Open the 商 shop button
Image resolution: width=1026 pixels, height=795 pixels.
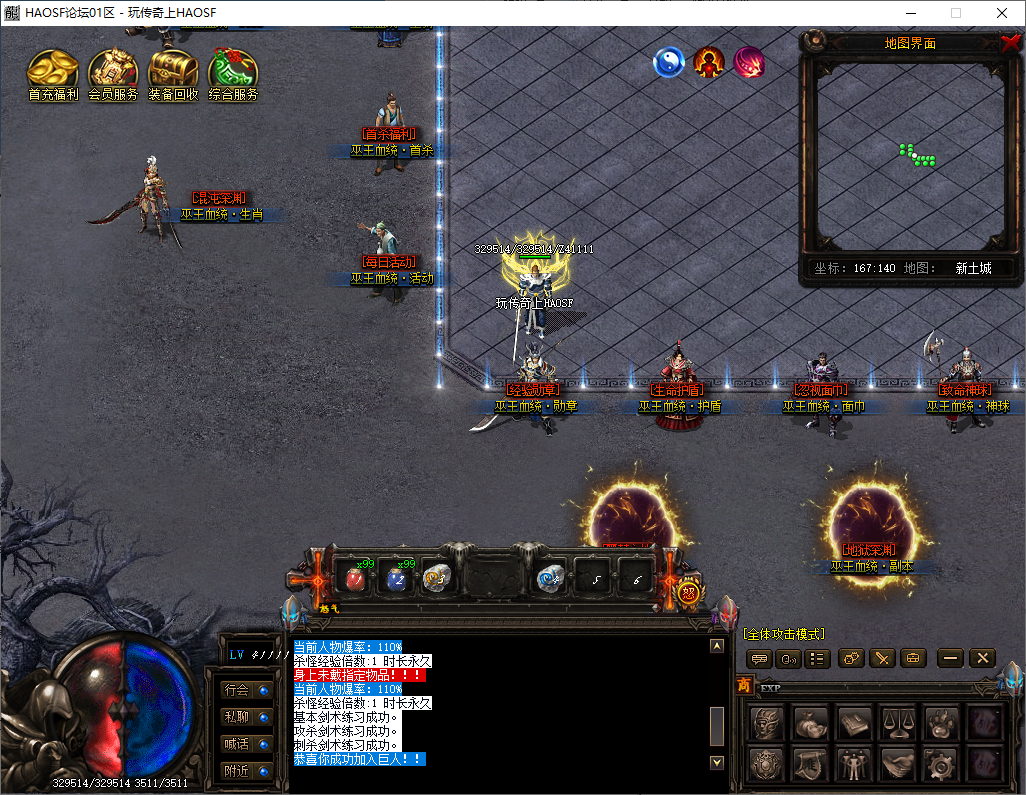(744, 685)
